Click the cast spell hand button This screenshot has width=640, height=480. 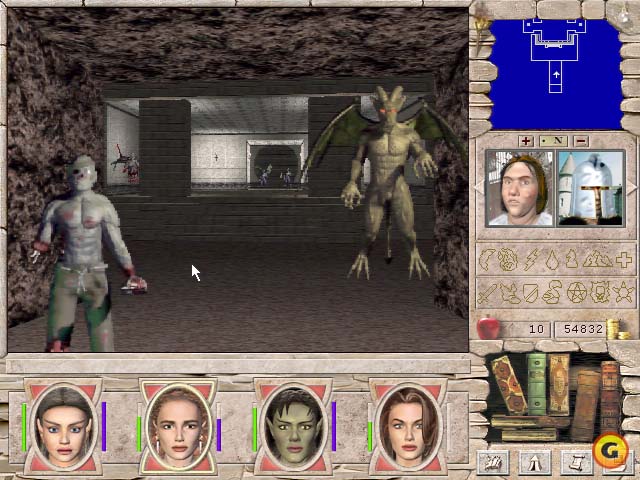[x=491, y=461]
